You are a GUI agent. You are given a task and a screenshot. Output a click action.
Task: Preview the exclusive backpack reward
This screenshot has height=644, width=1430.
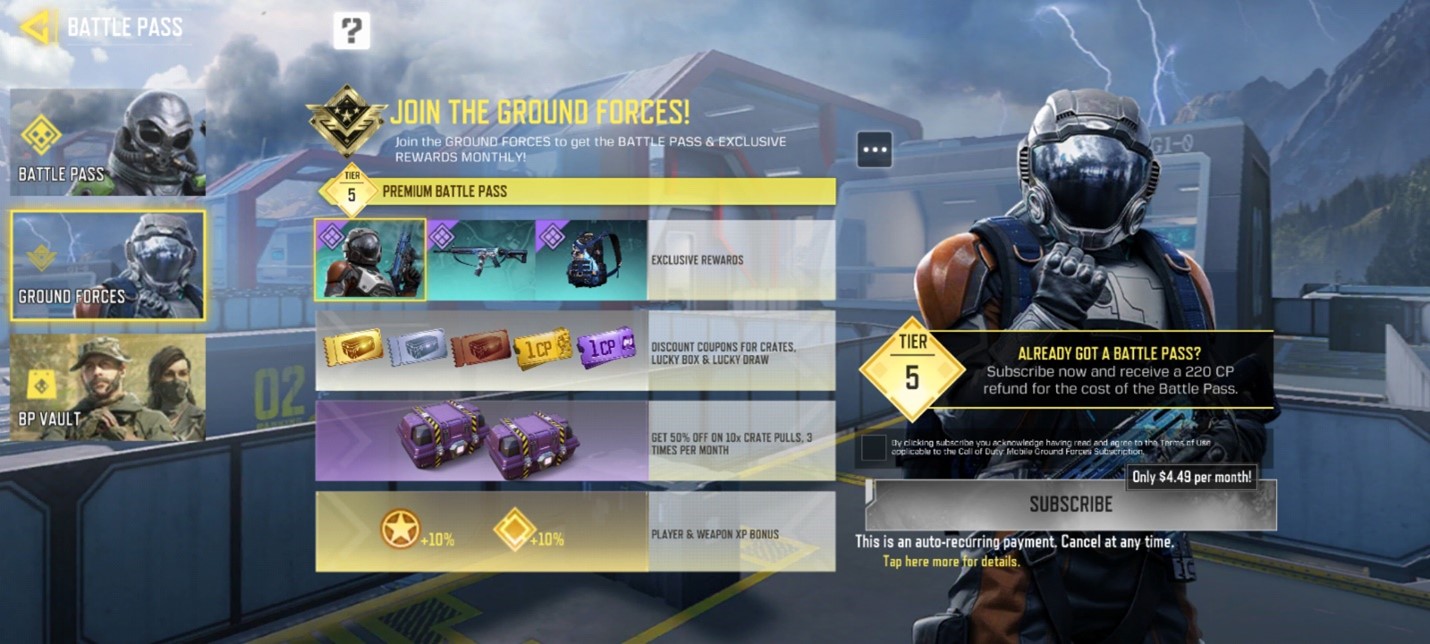591,260
